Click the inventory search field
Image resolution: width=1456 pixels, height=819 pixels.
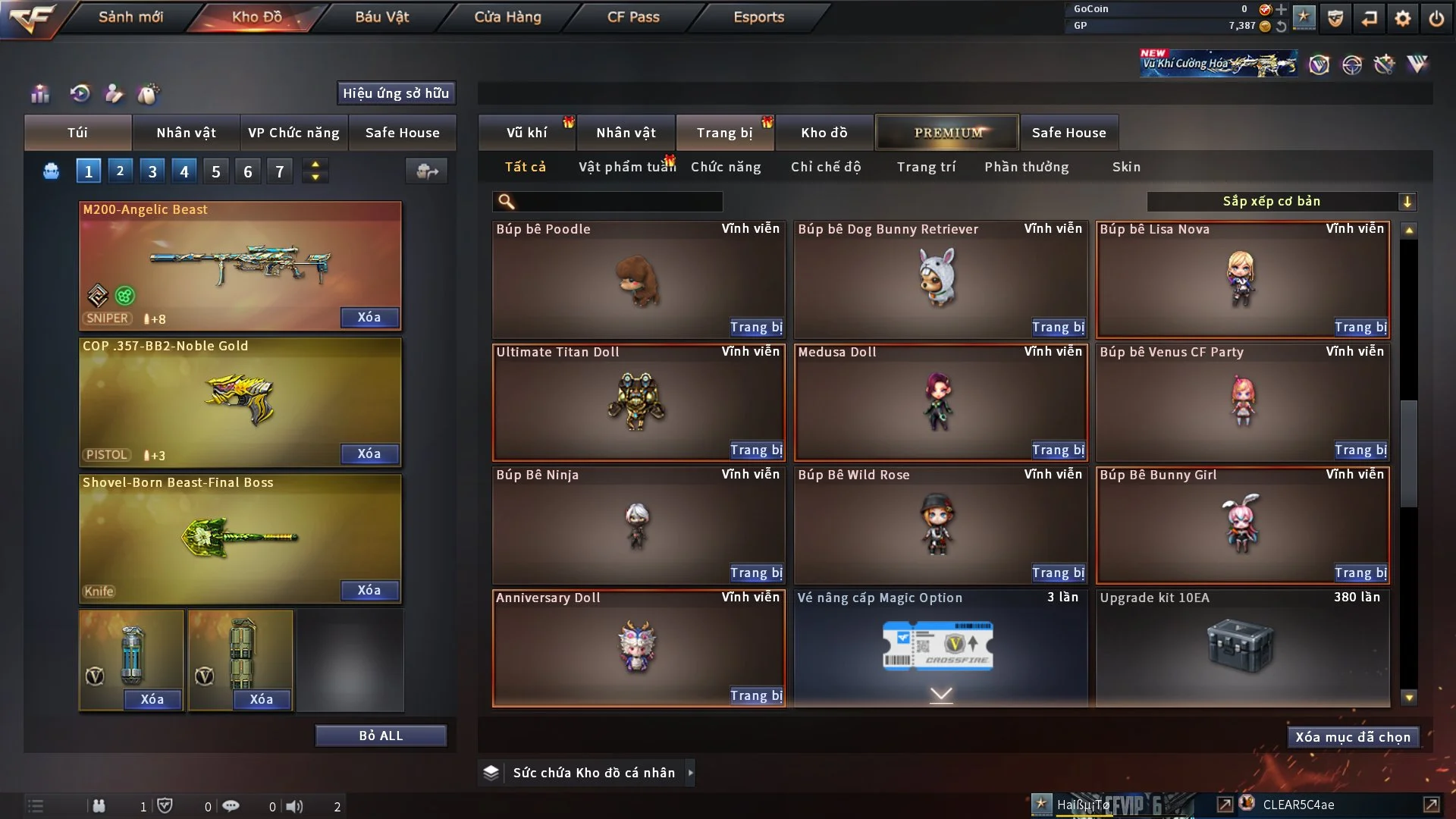618,202
